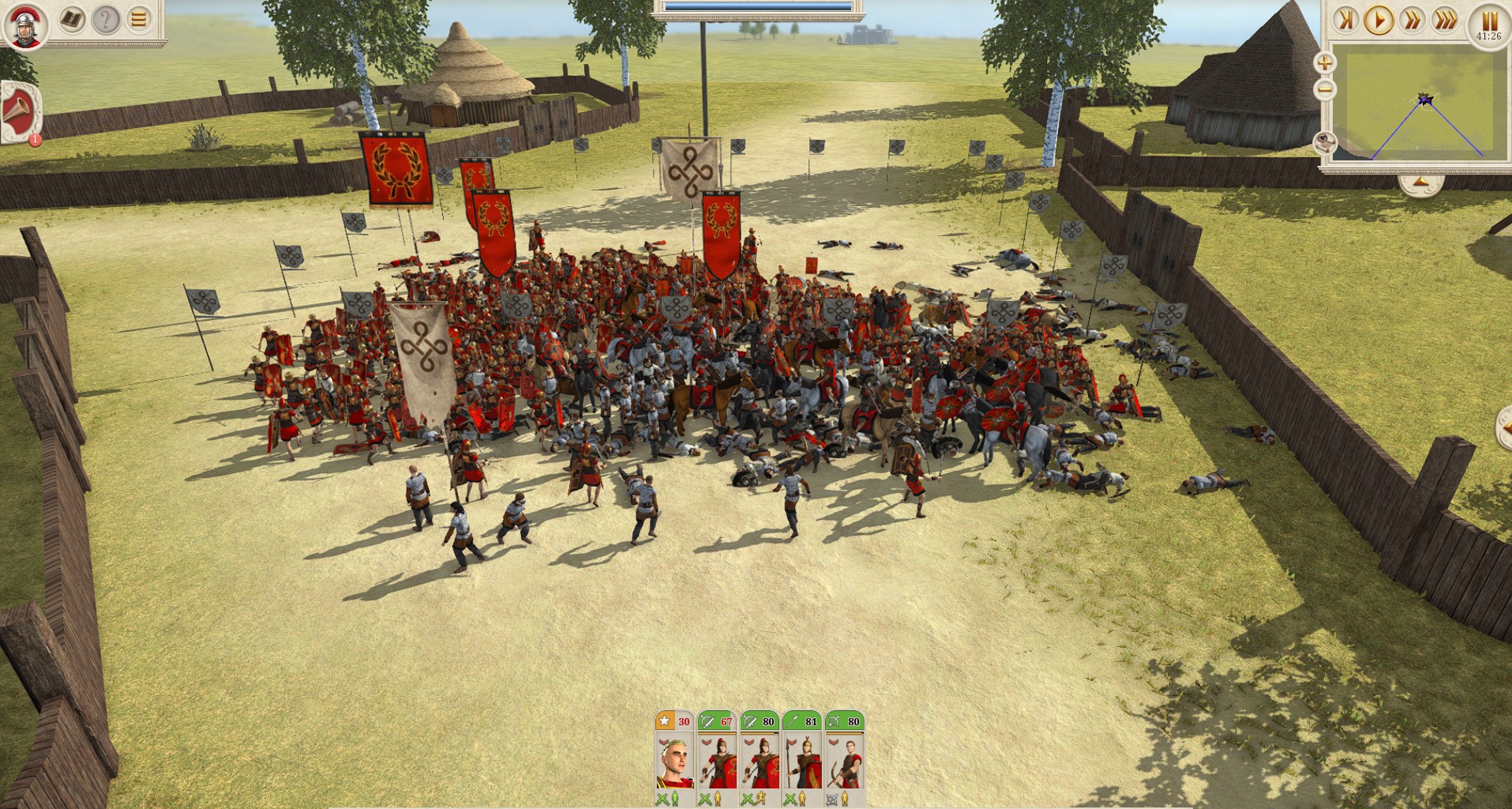Zoom in the minimap with plus button
This screenshot has height=809, width=1512.
(x=1325, y=62)
